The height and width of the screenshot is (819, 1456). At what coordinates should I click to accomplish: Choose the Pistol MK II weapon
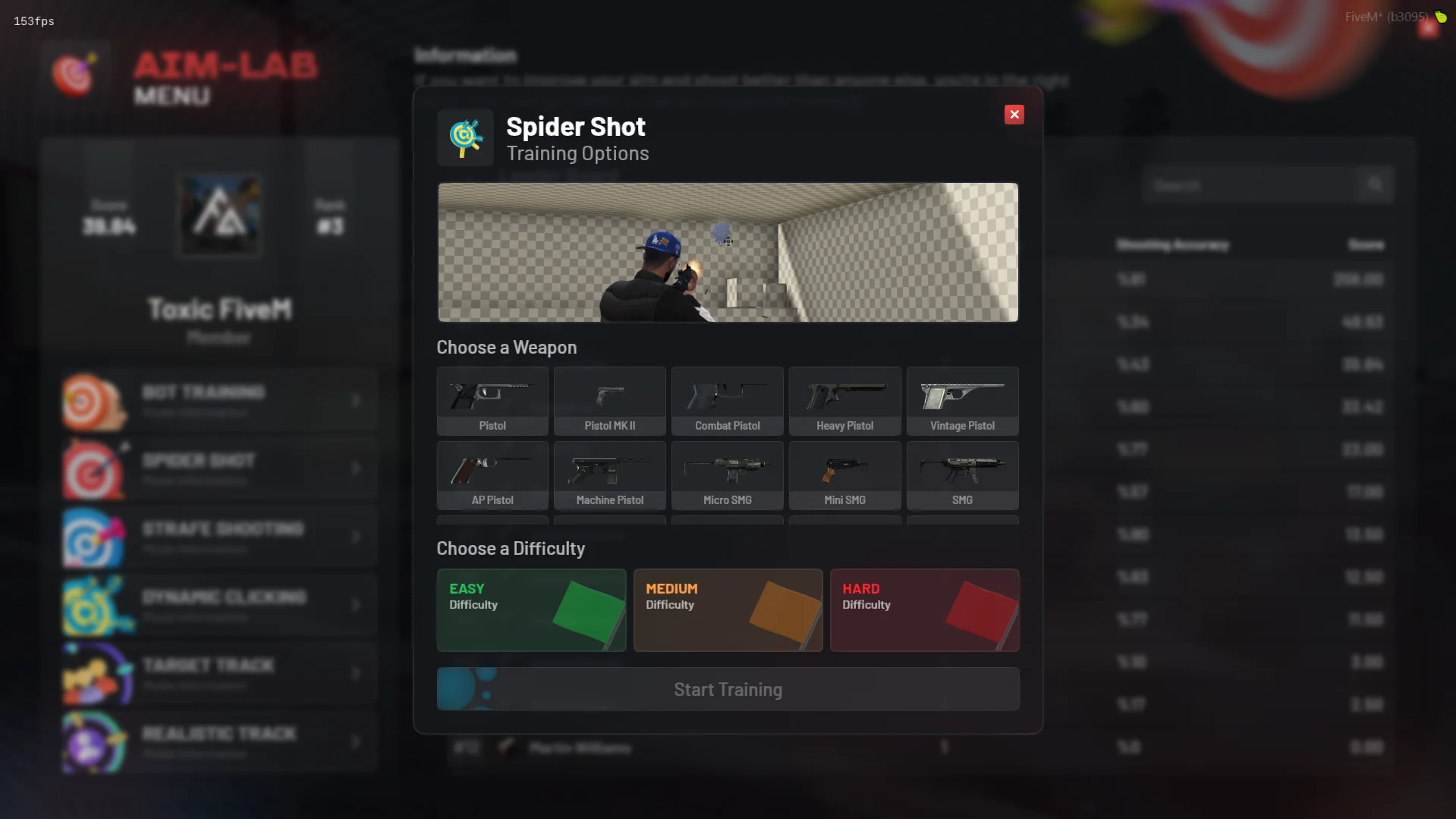[x=610, y=402]
